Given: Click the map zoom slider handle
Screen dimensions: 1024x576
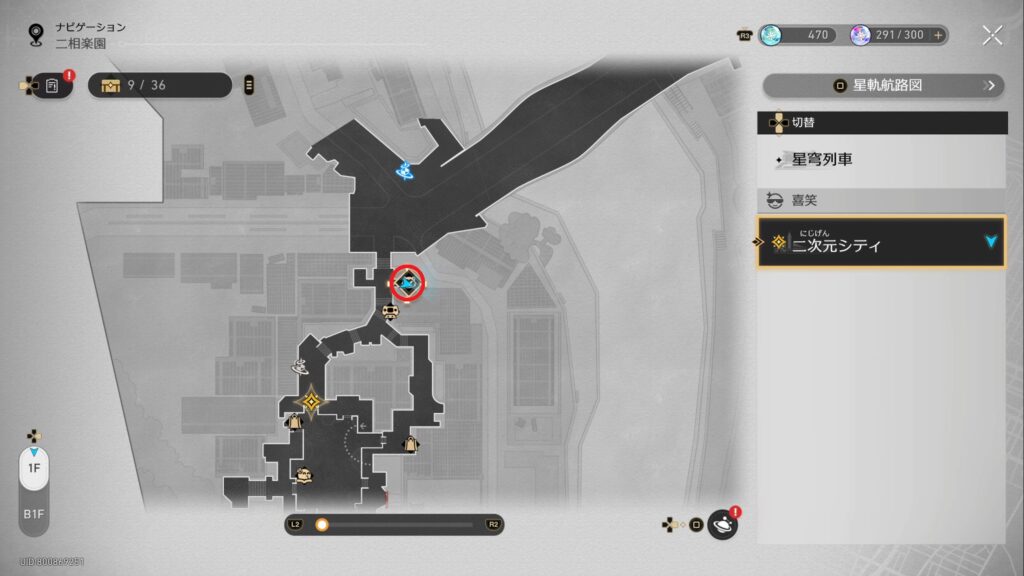Looking at the screenshot, I should coord(322,524).
